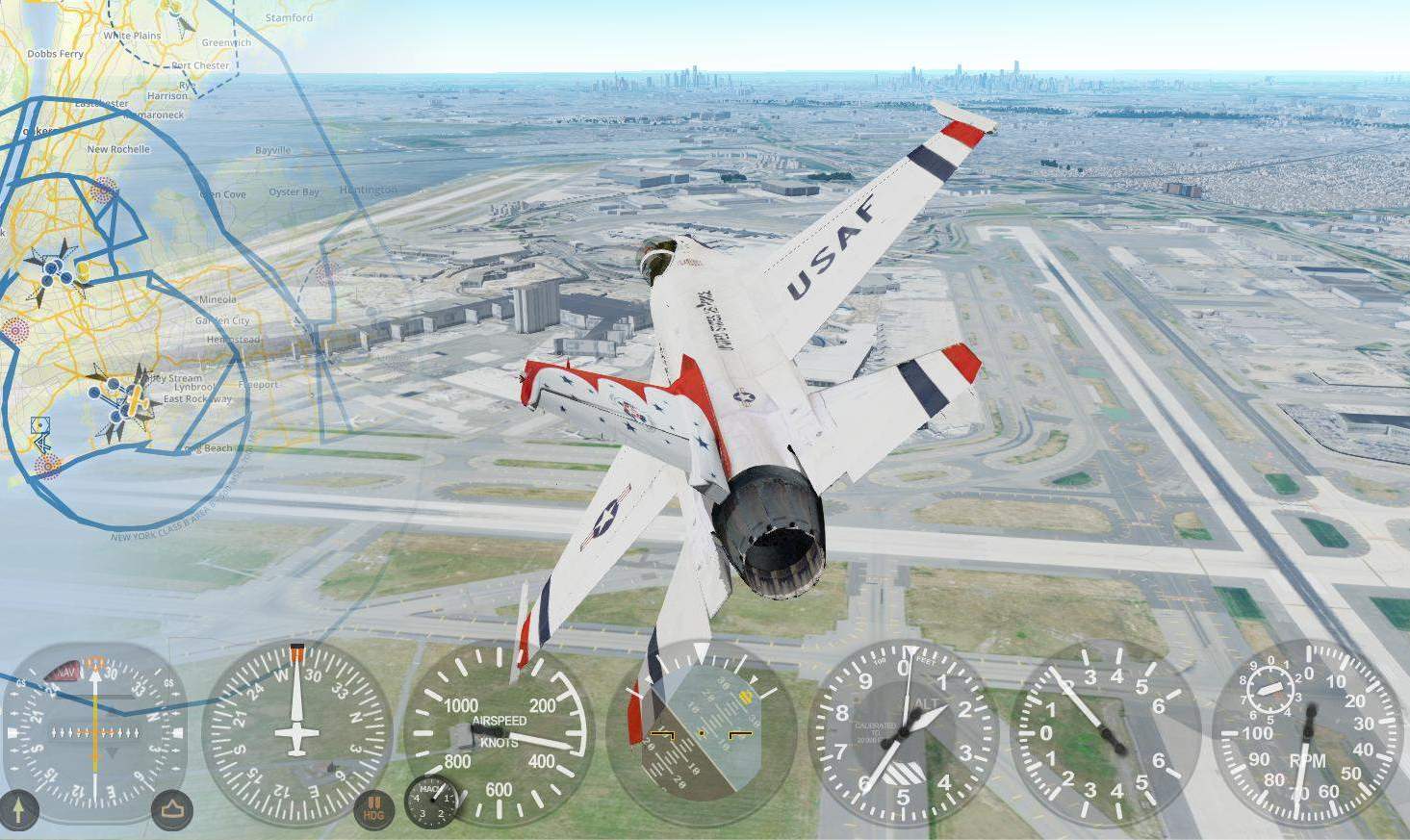Click the pink navaid marker below New Rochelle
1410x840 pixels.
[x=103, y=190]
